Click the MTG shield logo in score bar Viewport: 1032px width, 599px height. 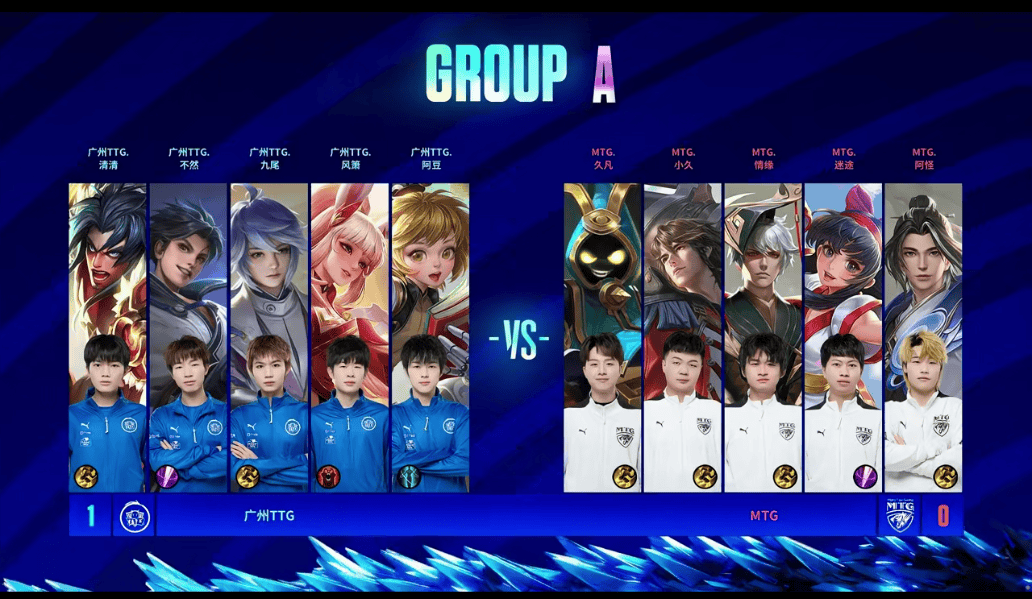900,517
